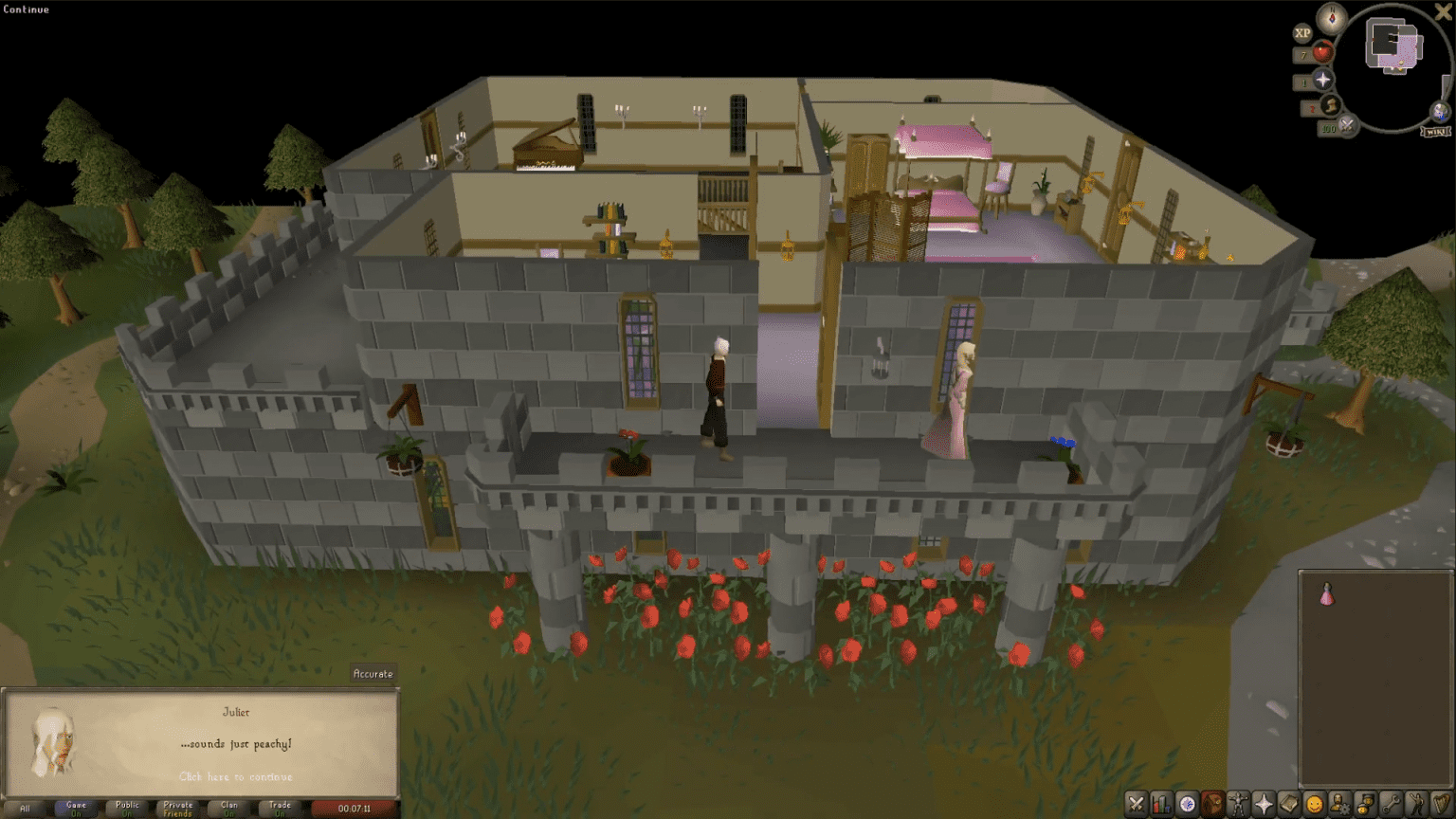Image resolution: width=1456 pixels, height=819 pixels.
Task: Click here to continue Juliet's dialogue
Action: [x=237, y=776]
